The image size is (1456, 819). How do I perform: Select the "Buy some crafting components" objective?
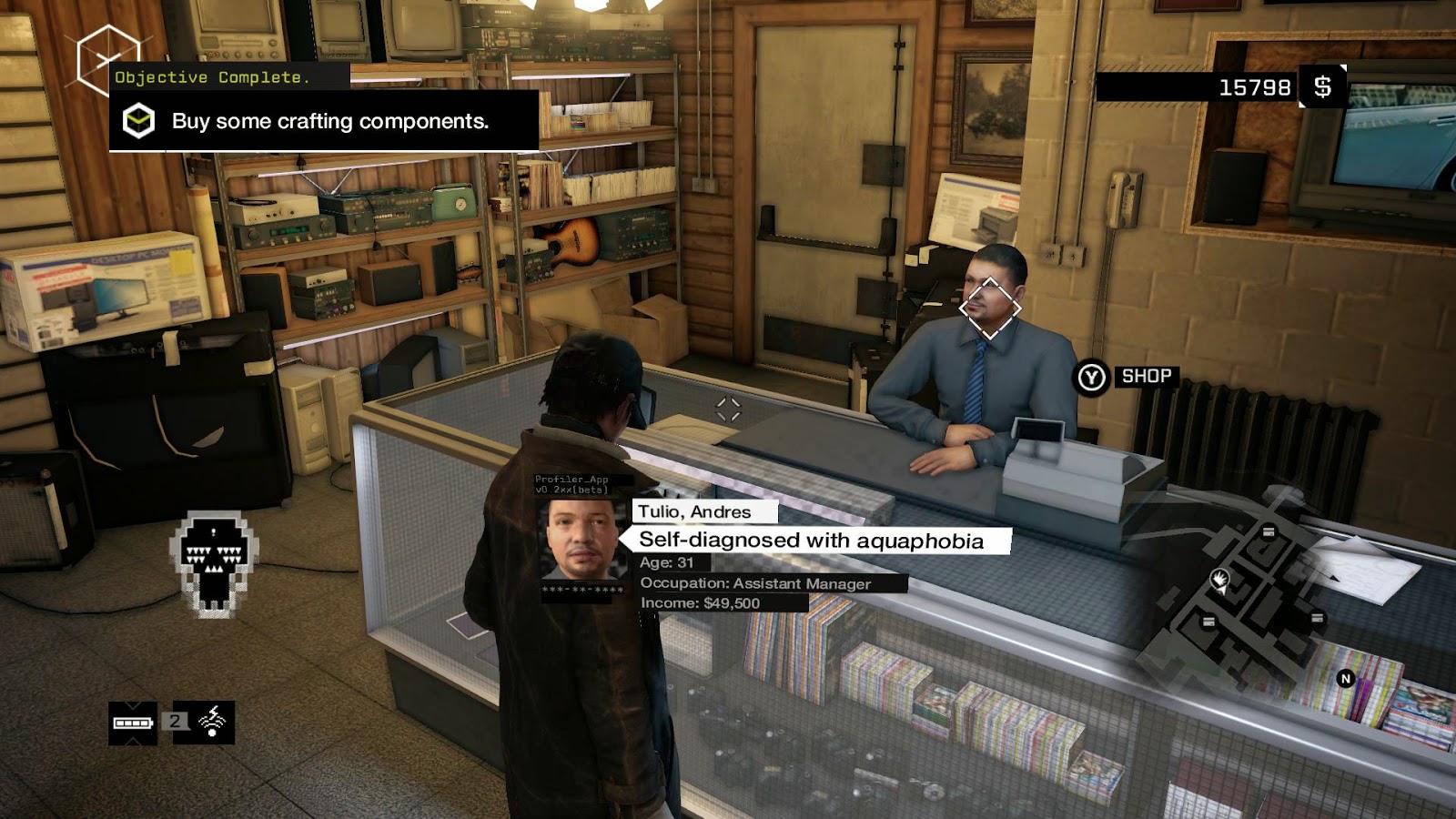pyautogui.click(x=329, y=121)
